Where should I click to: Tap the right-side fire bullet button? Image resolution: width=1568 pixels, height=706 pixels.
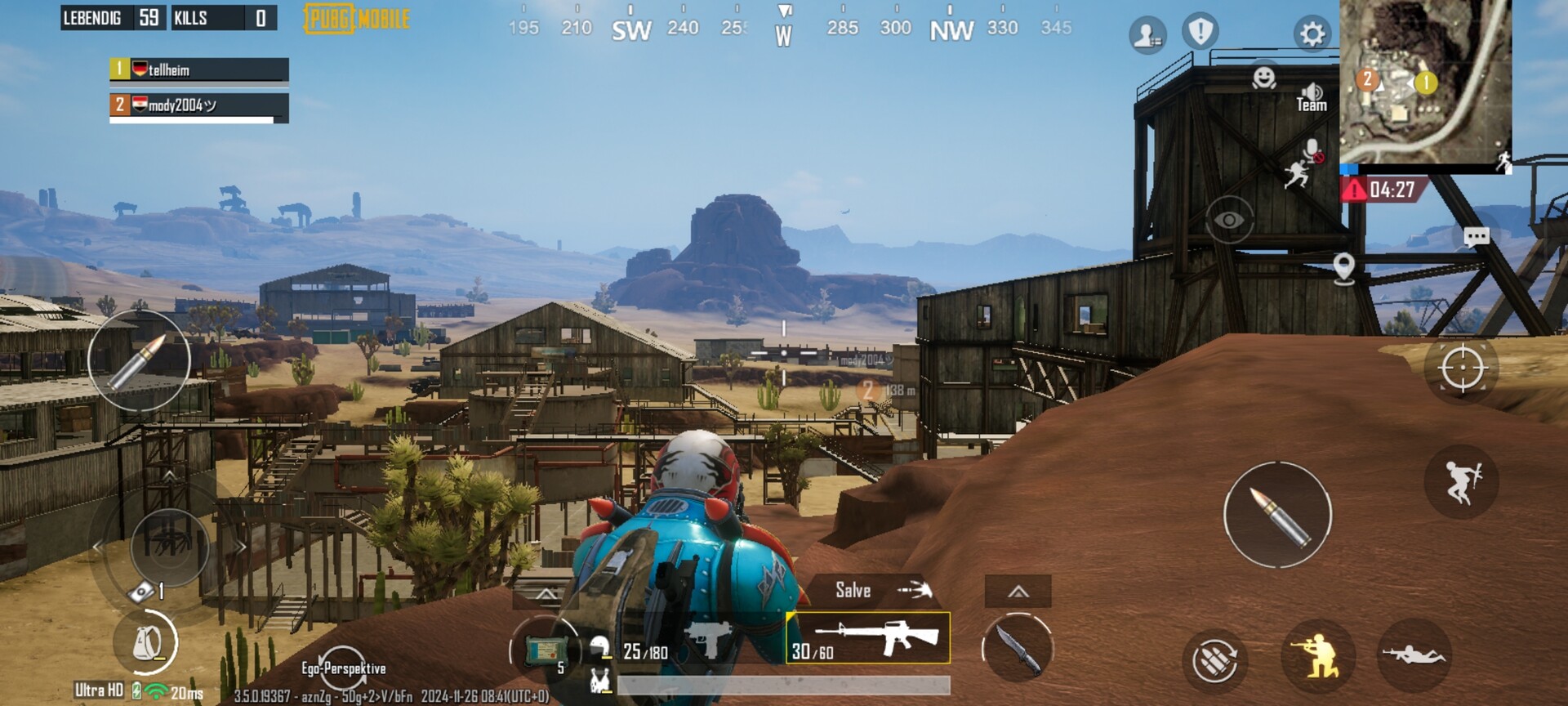pyautogui.click(x=1277, y=515)
